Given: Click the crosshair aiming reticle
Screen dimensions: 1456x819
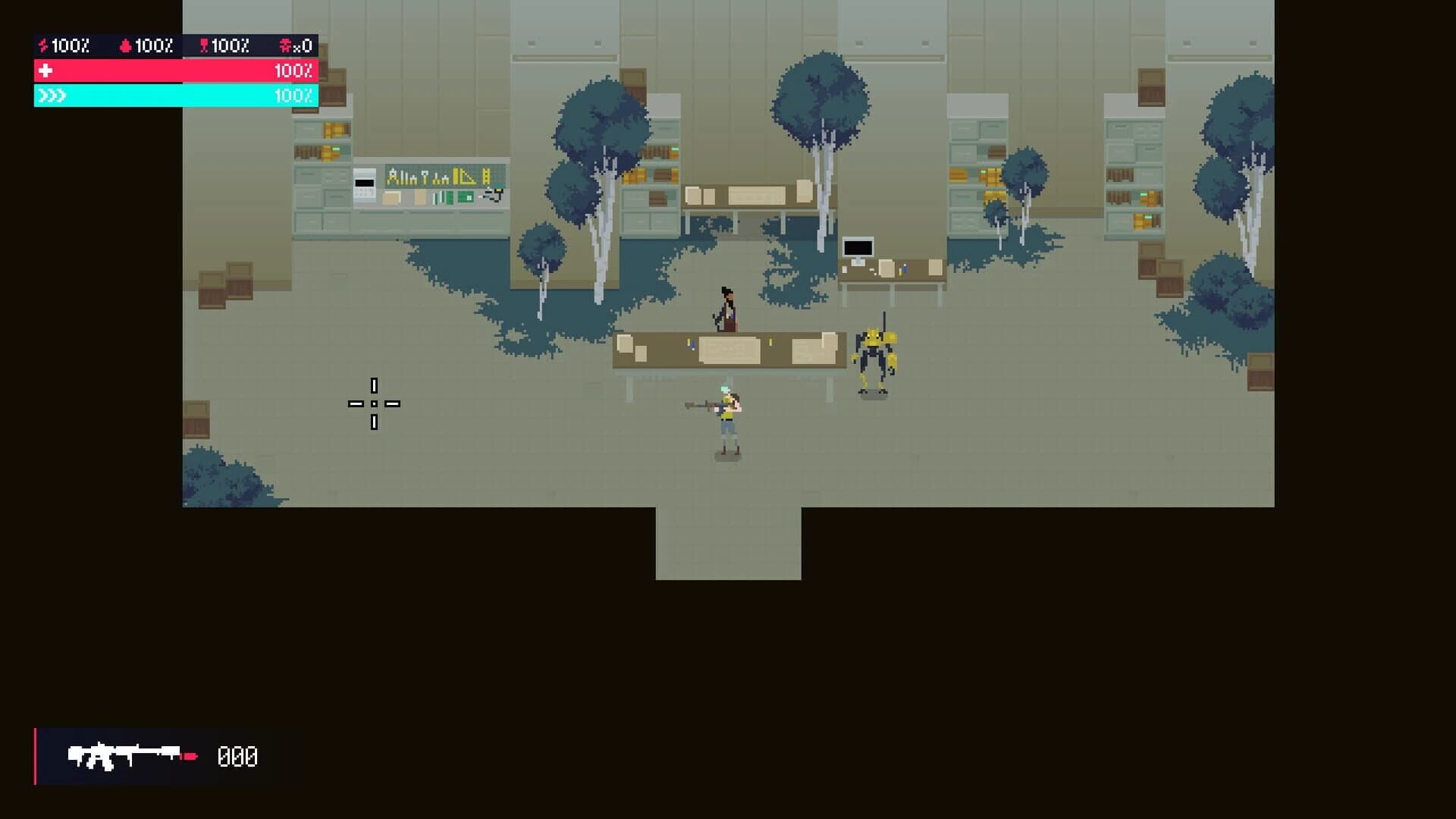Looking at the screenshot, I should [x=373, y=404].
